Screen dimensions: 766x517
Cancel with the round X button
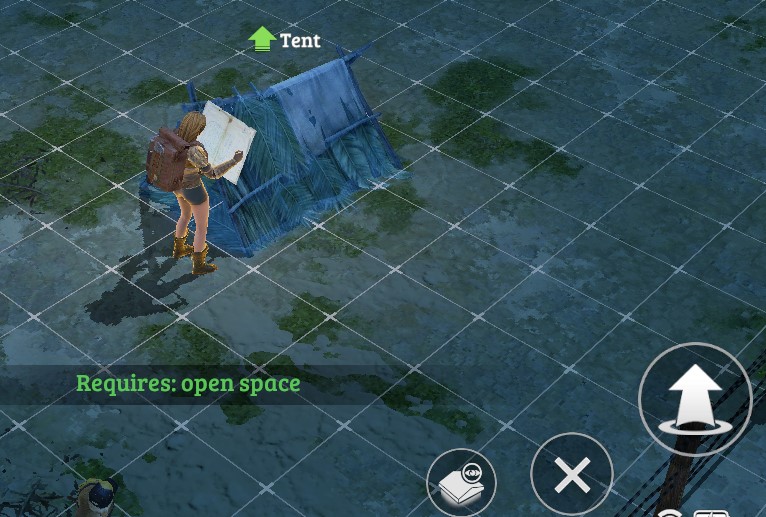(x=572, y=475)
